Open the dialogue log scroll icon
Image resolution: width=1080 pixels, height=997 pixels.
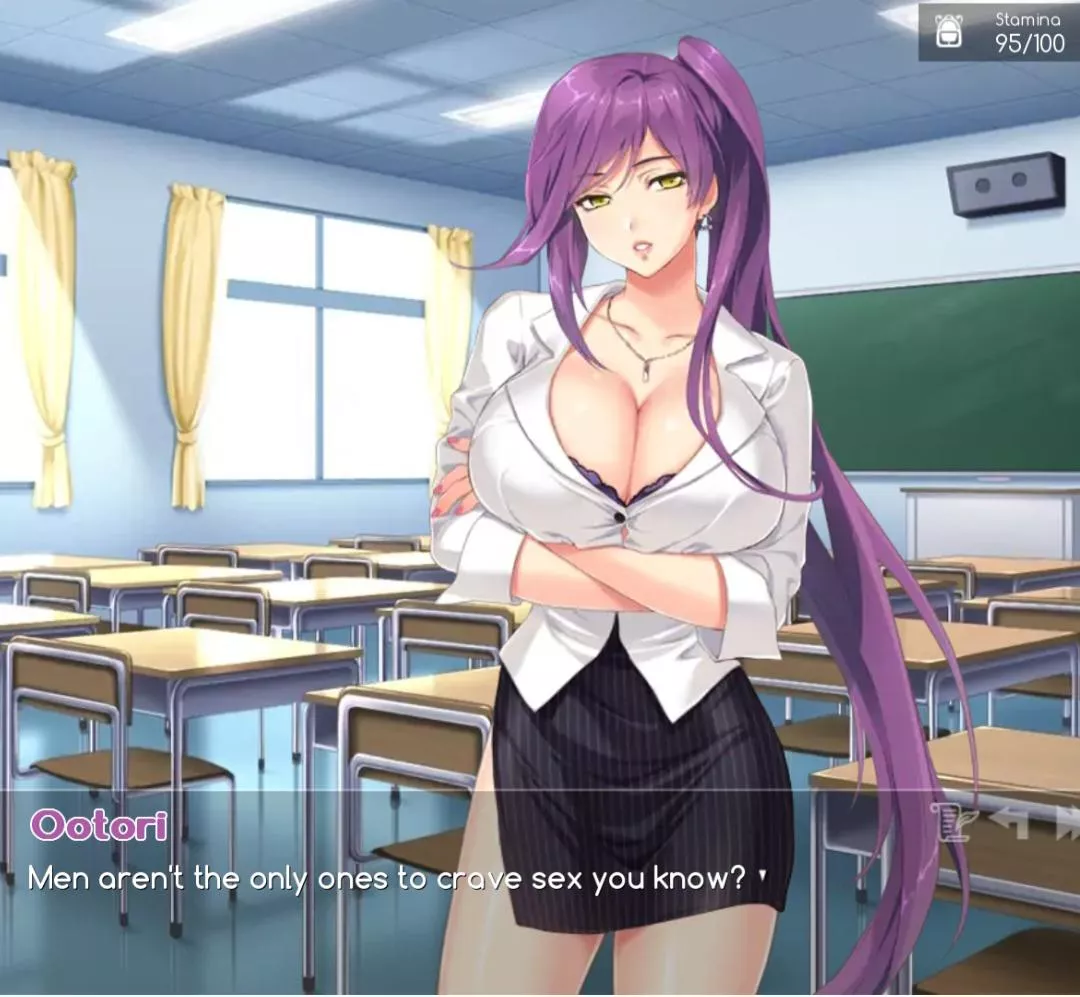pyautogui.click(x=953, y=822)
